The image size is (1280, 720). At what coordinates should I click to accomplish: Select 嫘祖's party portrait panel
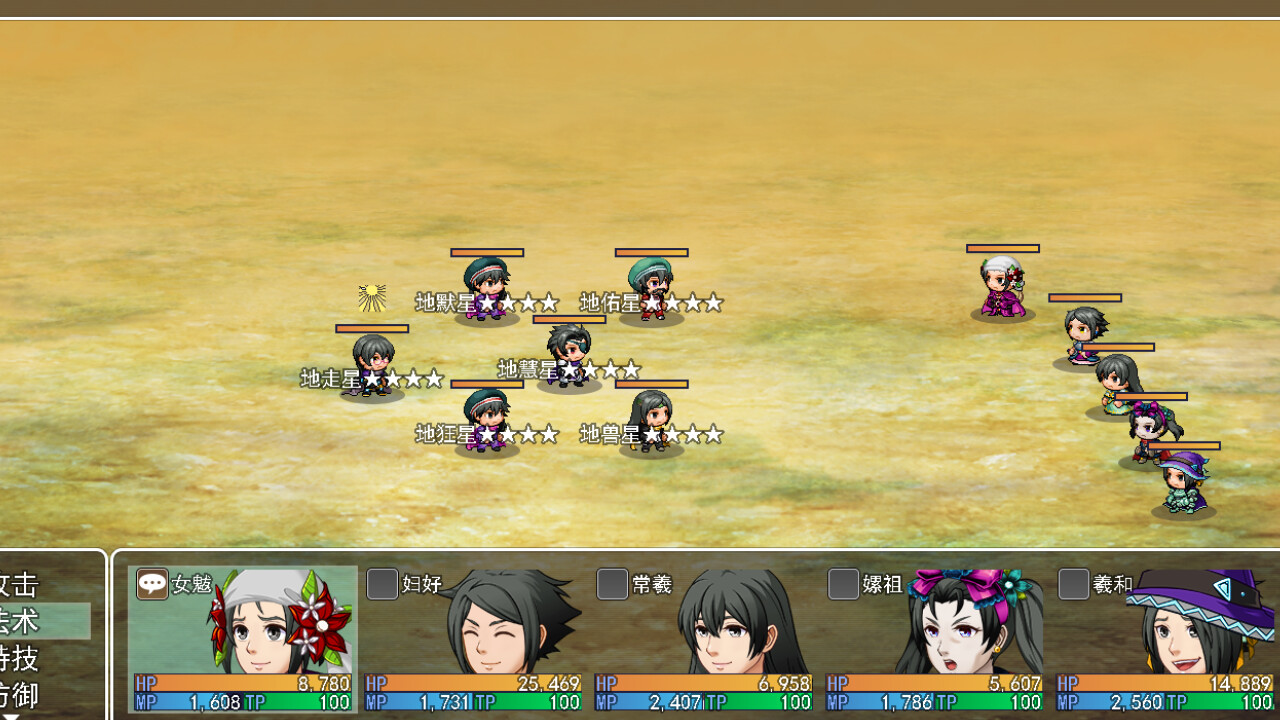(x=933, y=639)
